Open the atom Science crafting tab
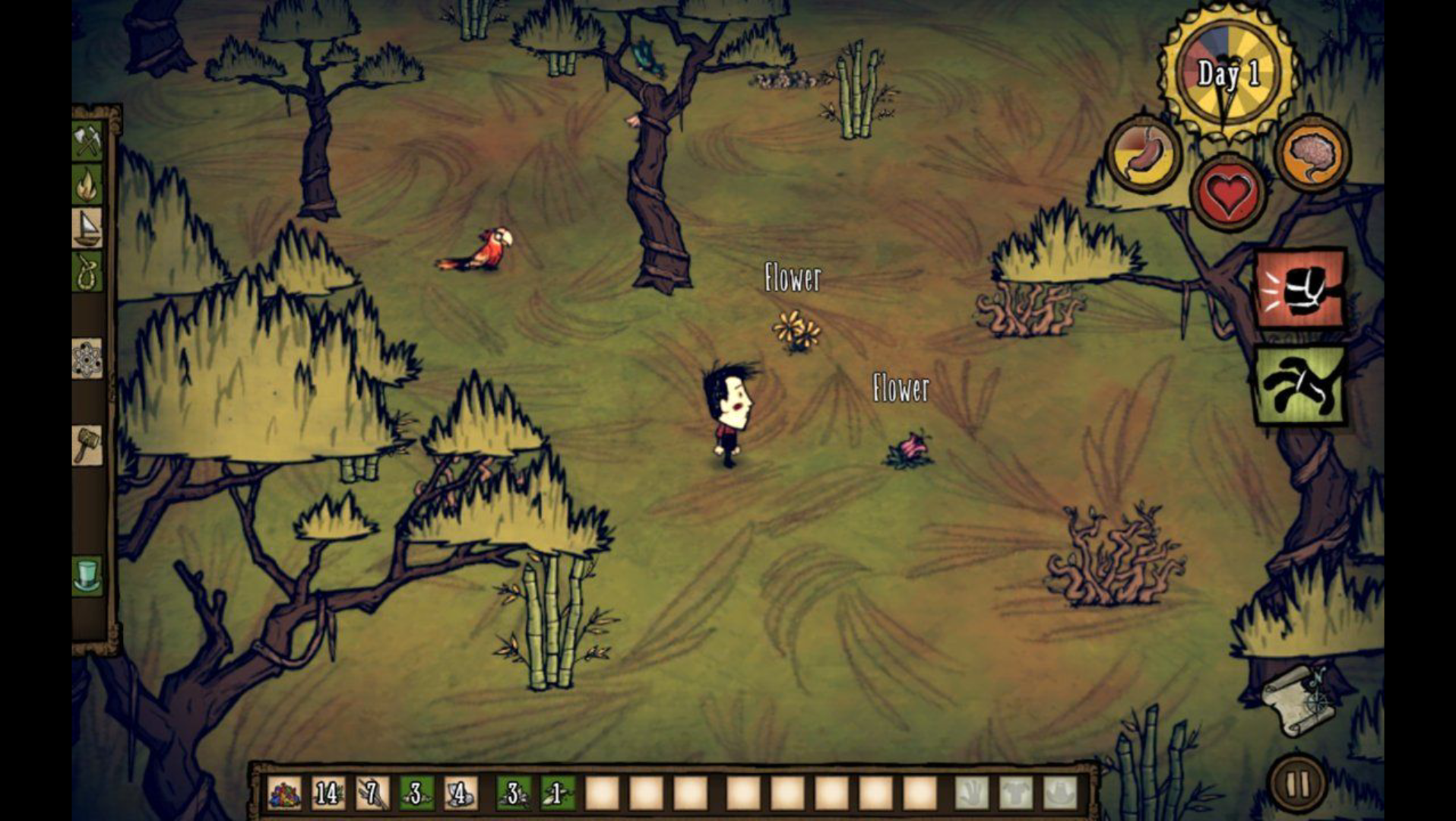 pyautogui.click(x=87, y=359)
